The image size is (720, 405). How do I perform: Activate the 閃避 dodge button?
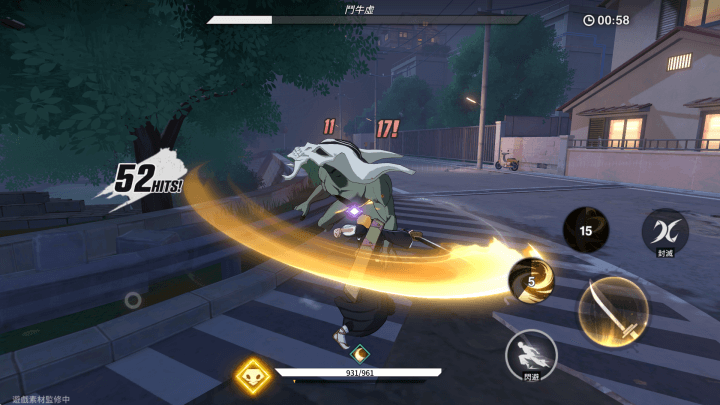[x=531, y=354]
